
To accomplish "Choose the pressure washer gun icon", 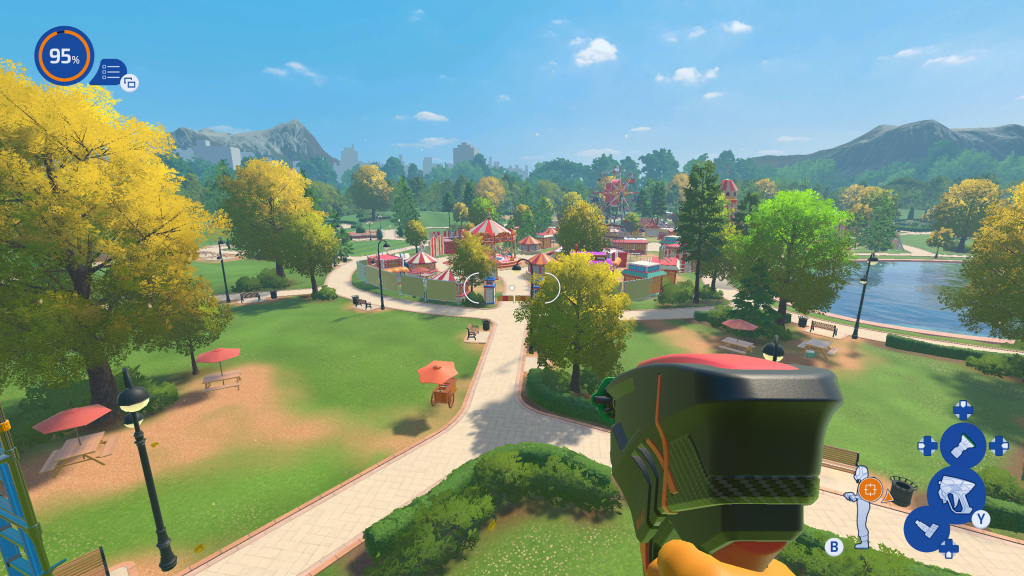I will pyautogui.click(x=955, y=491).
